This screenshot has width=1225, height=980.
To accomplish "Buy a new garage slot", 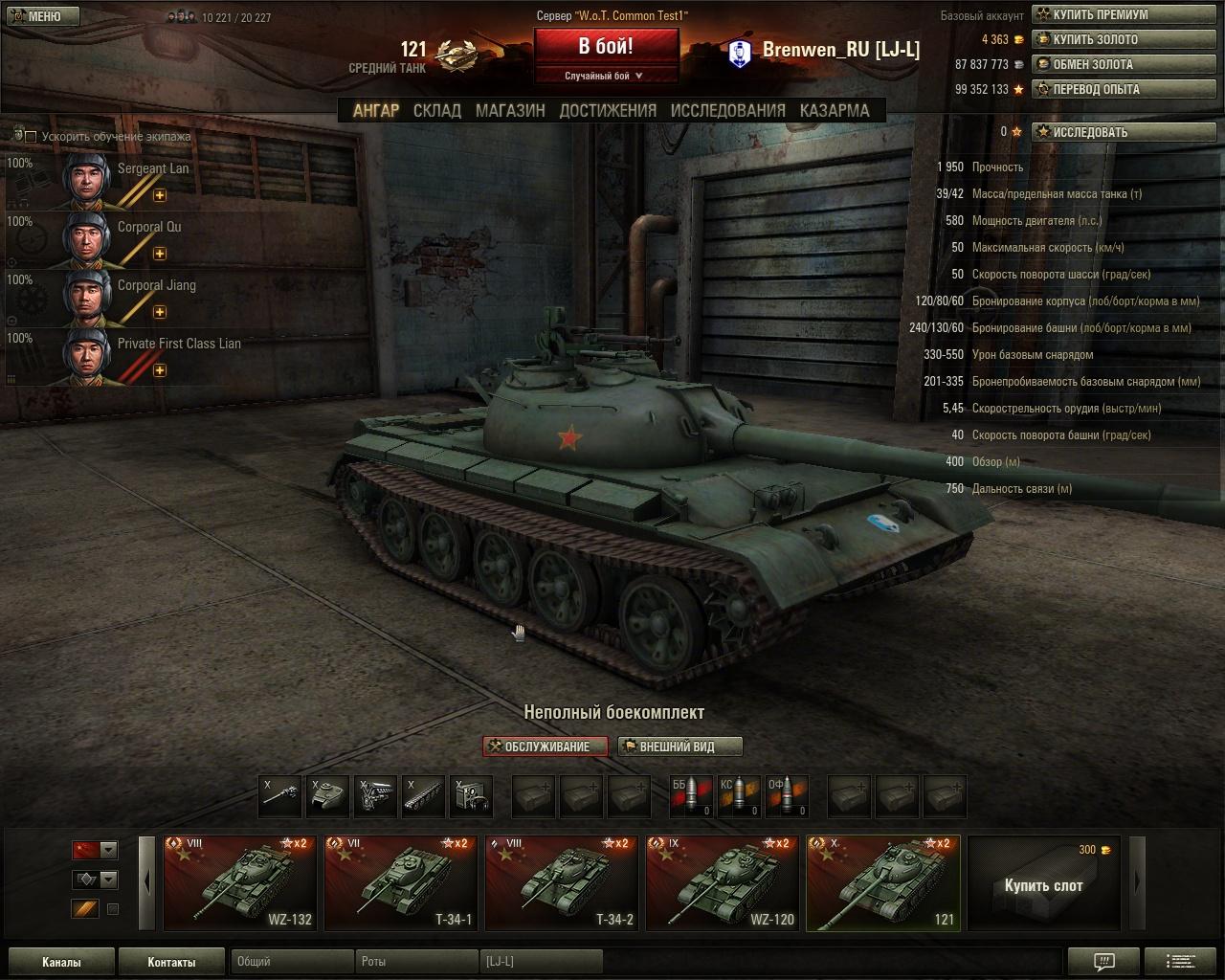I will [x=1043, y=883].
